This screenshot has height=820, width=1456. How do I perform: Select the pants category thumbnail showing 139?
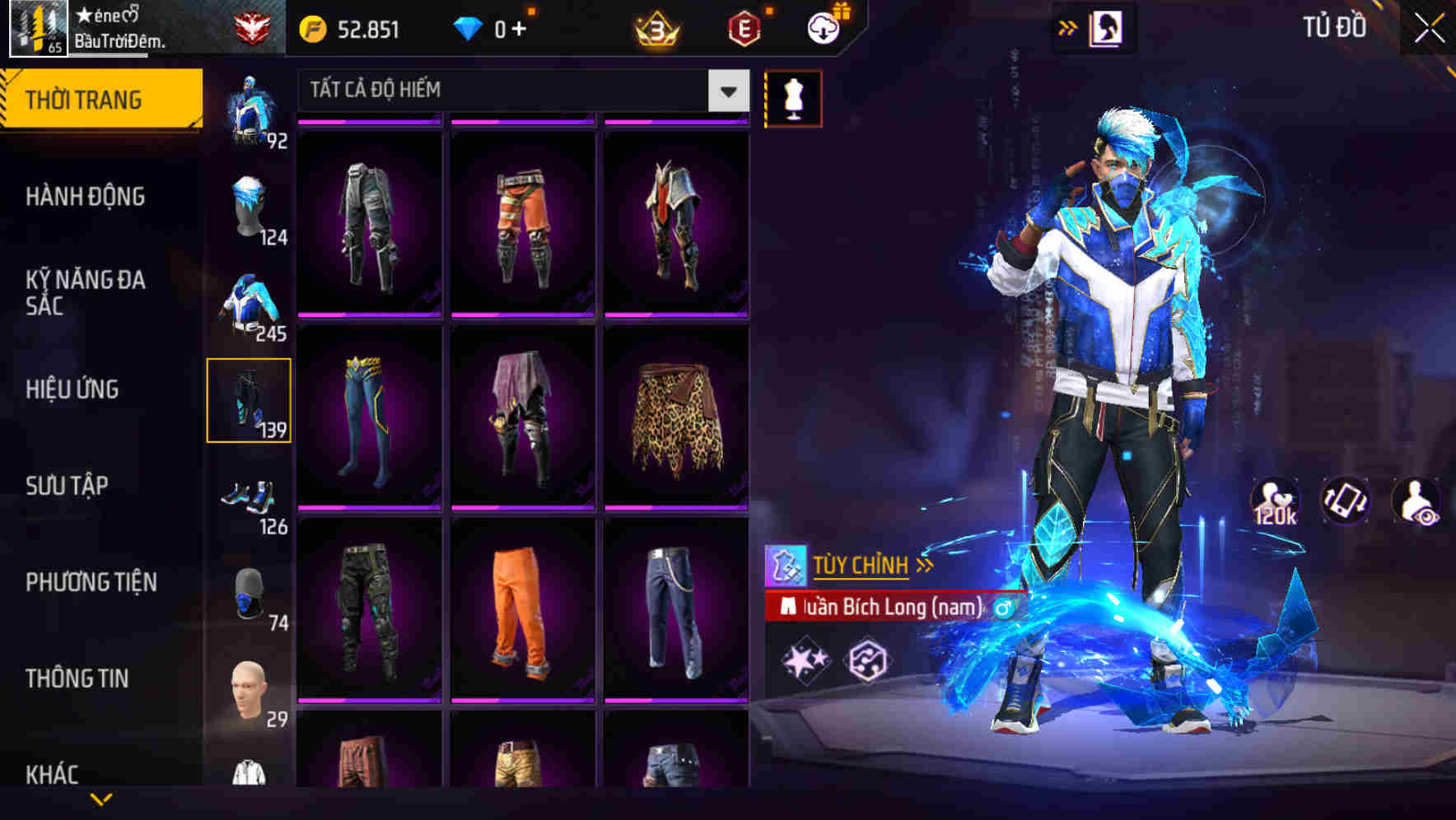tap(250, 401)
